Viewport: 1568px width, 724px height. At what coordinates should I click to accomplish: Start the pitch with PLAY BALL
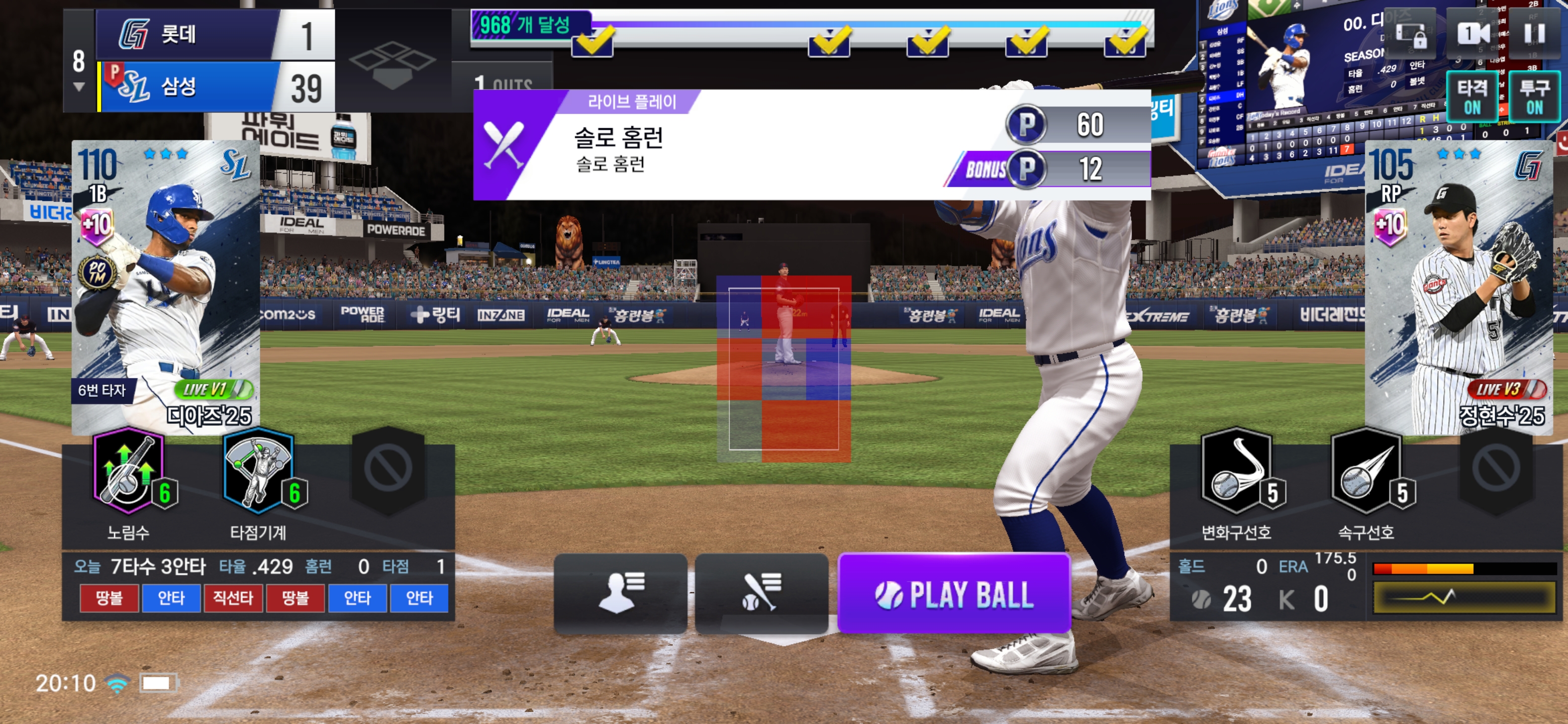tap(953, 594)
